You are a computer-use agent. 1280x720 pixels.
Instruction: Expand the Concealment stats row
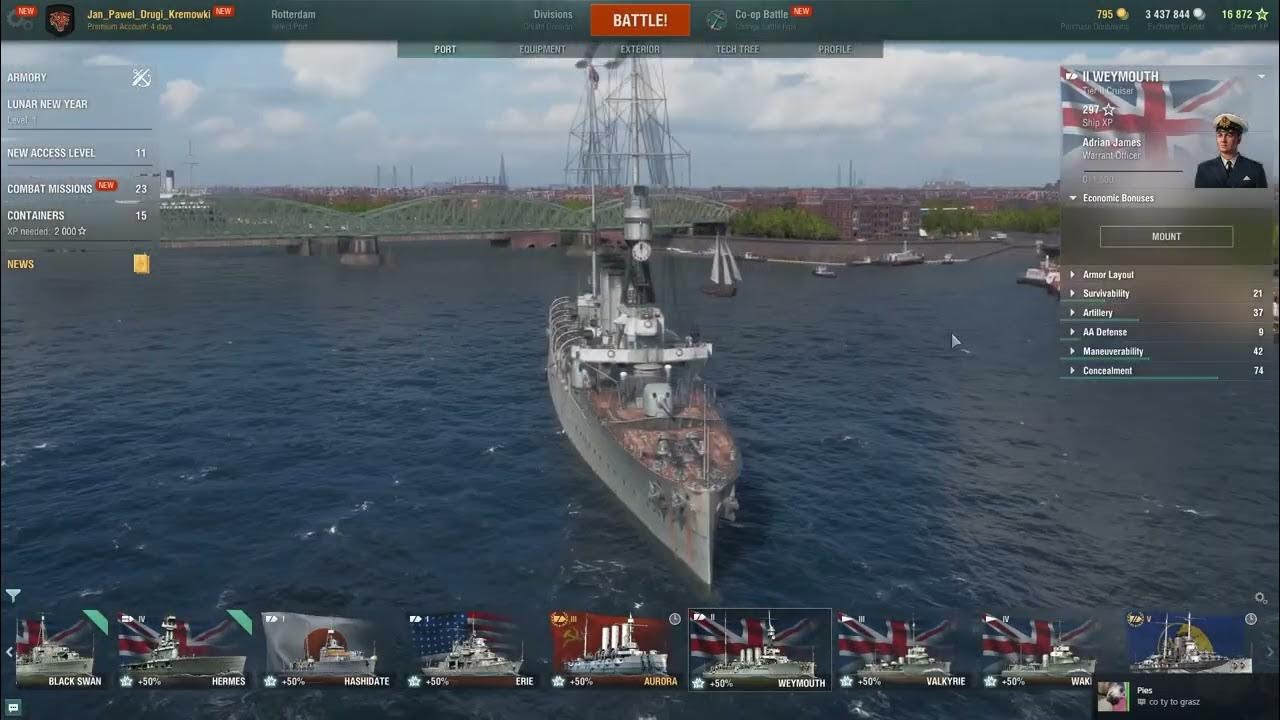coord(1107,371)
